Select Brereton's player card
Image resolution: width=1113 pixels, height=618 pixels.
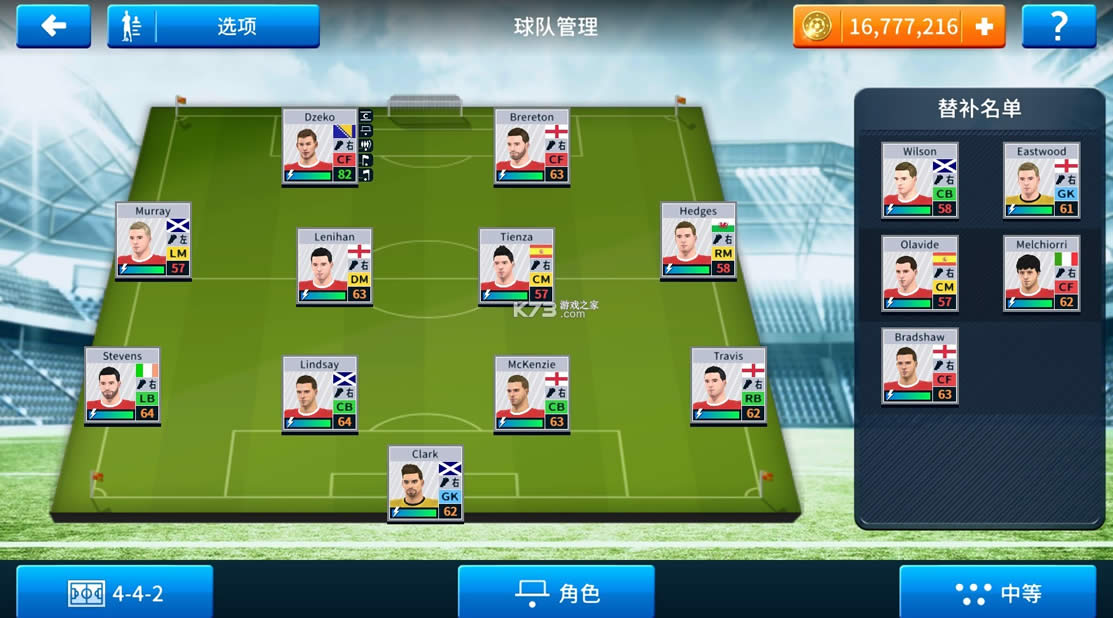point(532,147)
